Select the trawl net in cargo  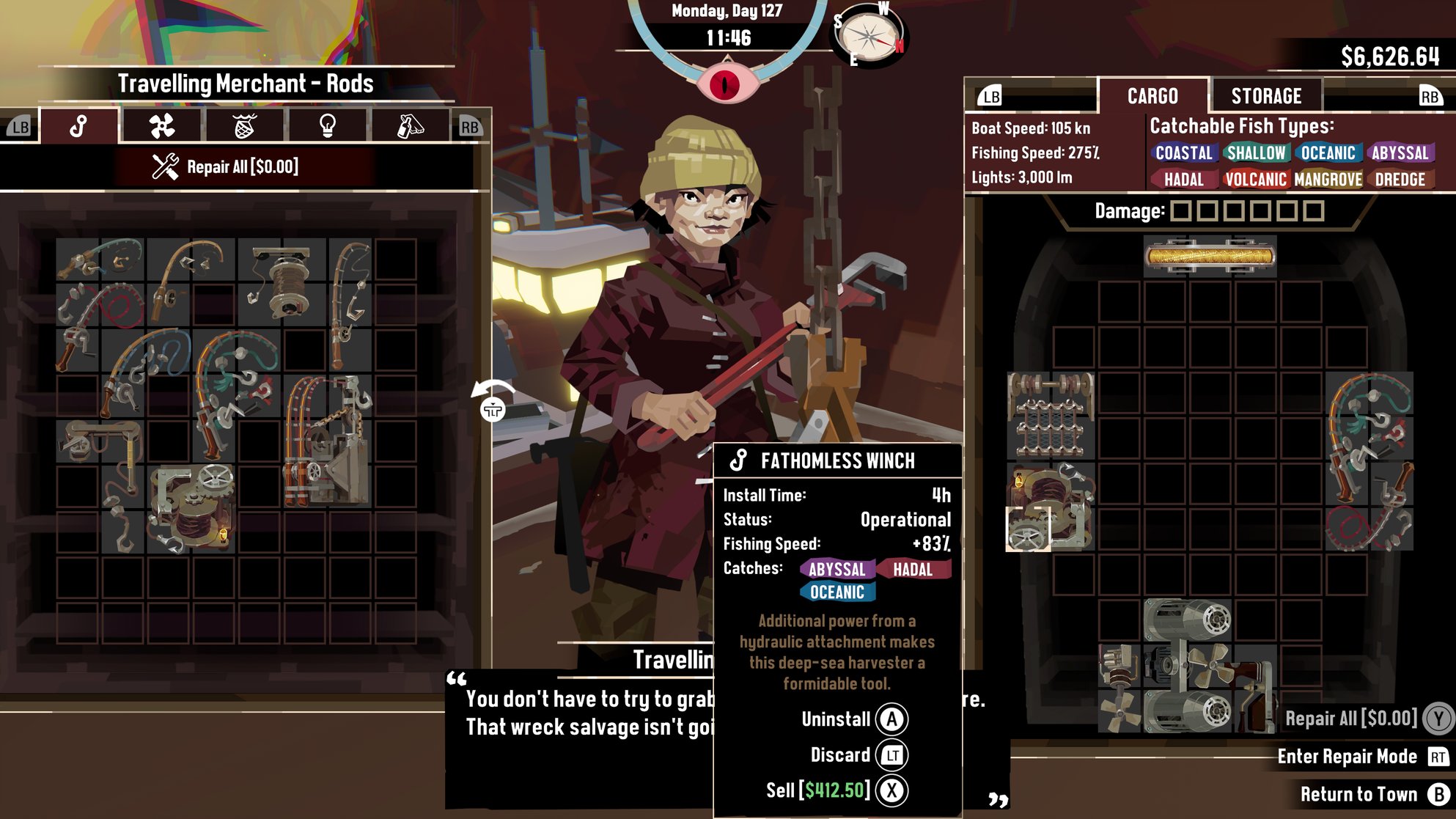[1051, 414]
